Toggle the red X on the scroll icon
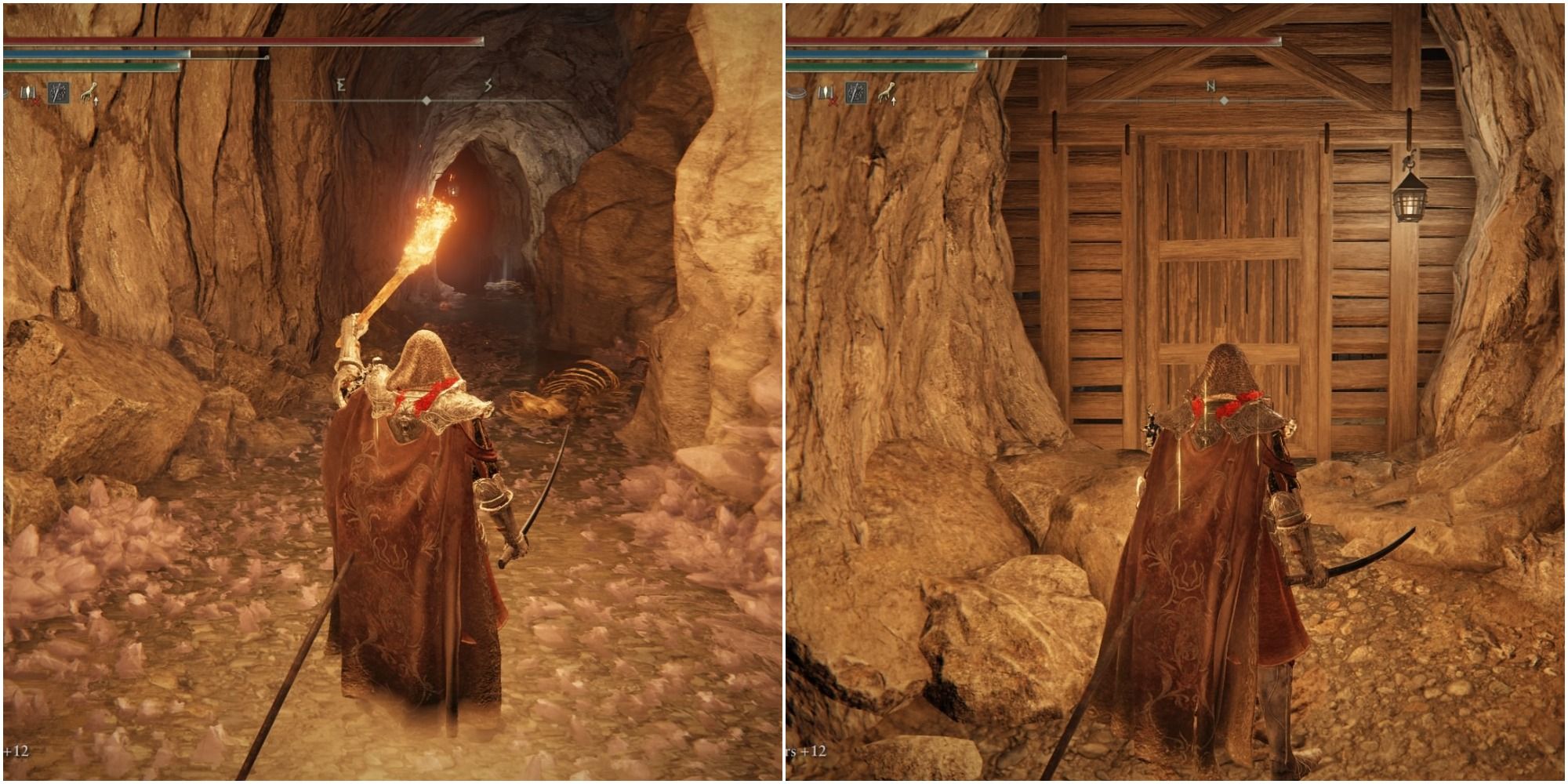This screenshot has width=1568, height=784. click(34, 100)
